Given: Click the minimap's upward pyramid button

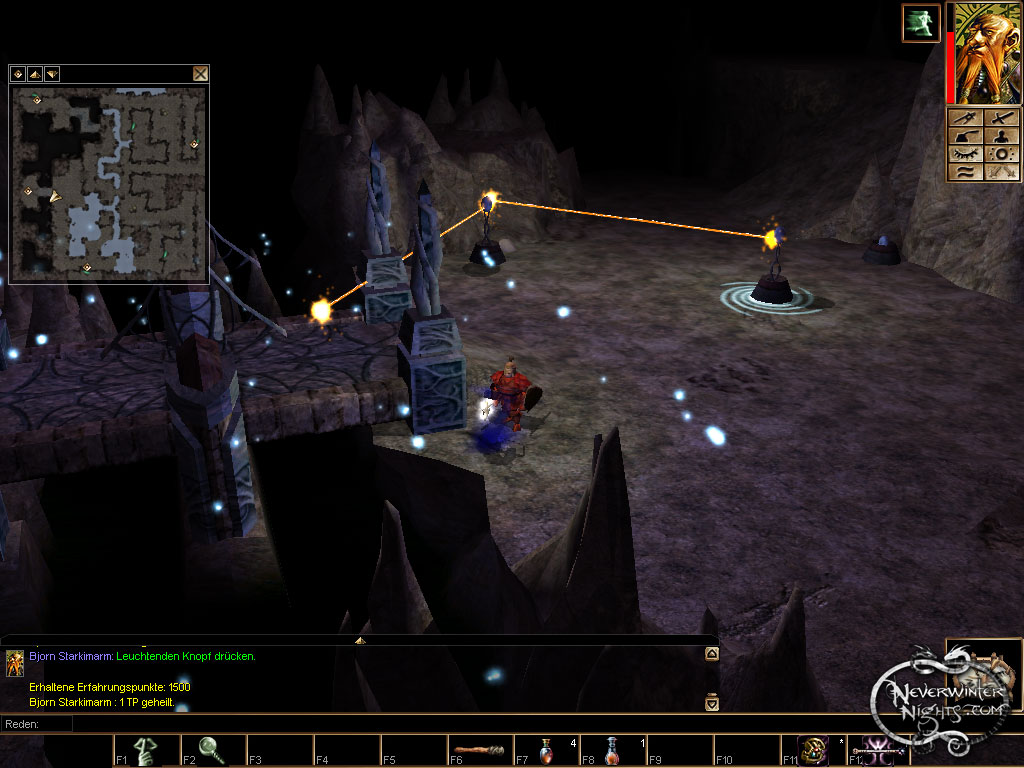Looking at the screenshot, I should click(34, 73).
